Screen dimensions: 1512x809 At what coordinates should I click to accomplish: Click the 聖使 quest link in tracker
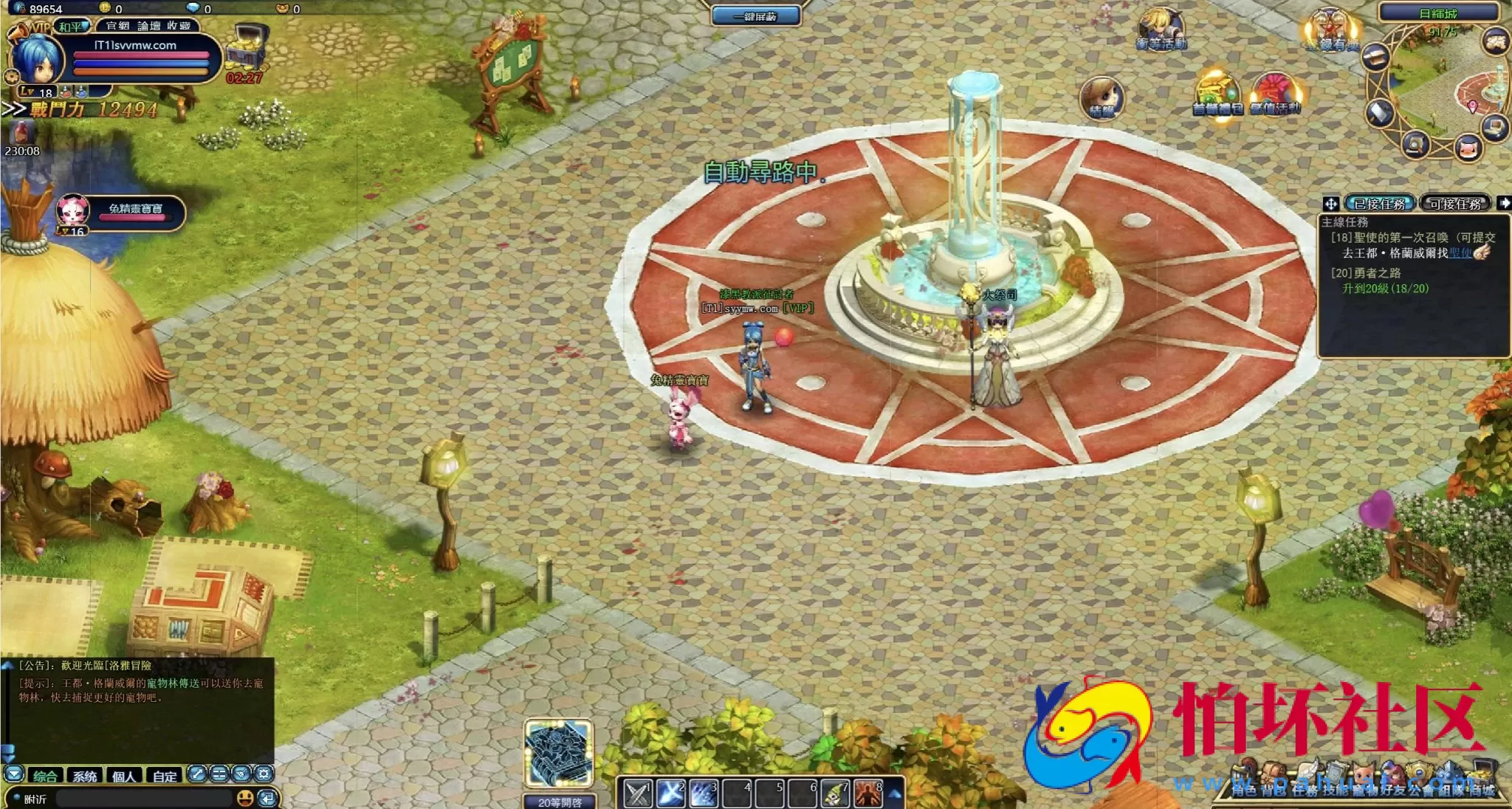coord(1460,253)
